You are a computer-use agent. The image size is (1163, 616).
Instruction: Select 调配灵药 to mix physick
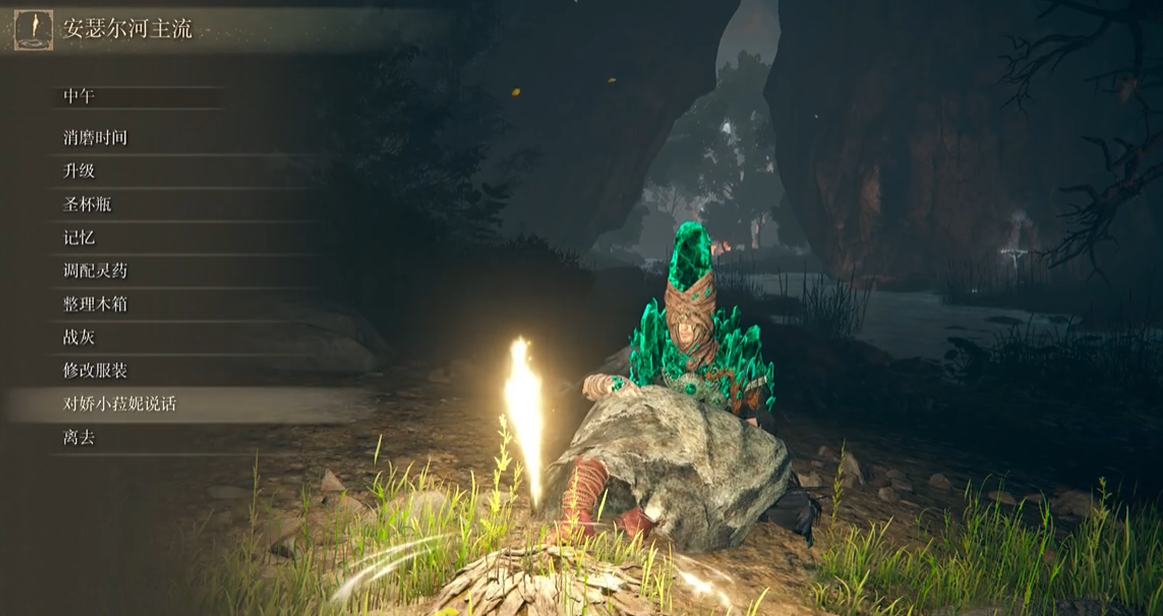click(95, 271)
